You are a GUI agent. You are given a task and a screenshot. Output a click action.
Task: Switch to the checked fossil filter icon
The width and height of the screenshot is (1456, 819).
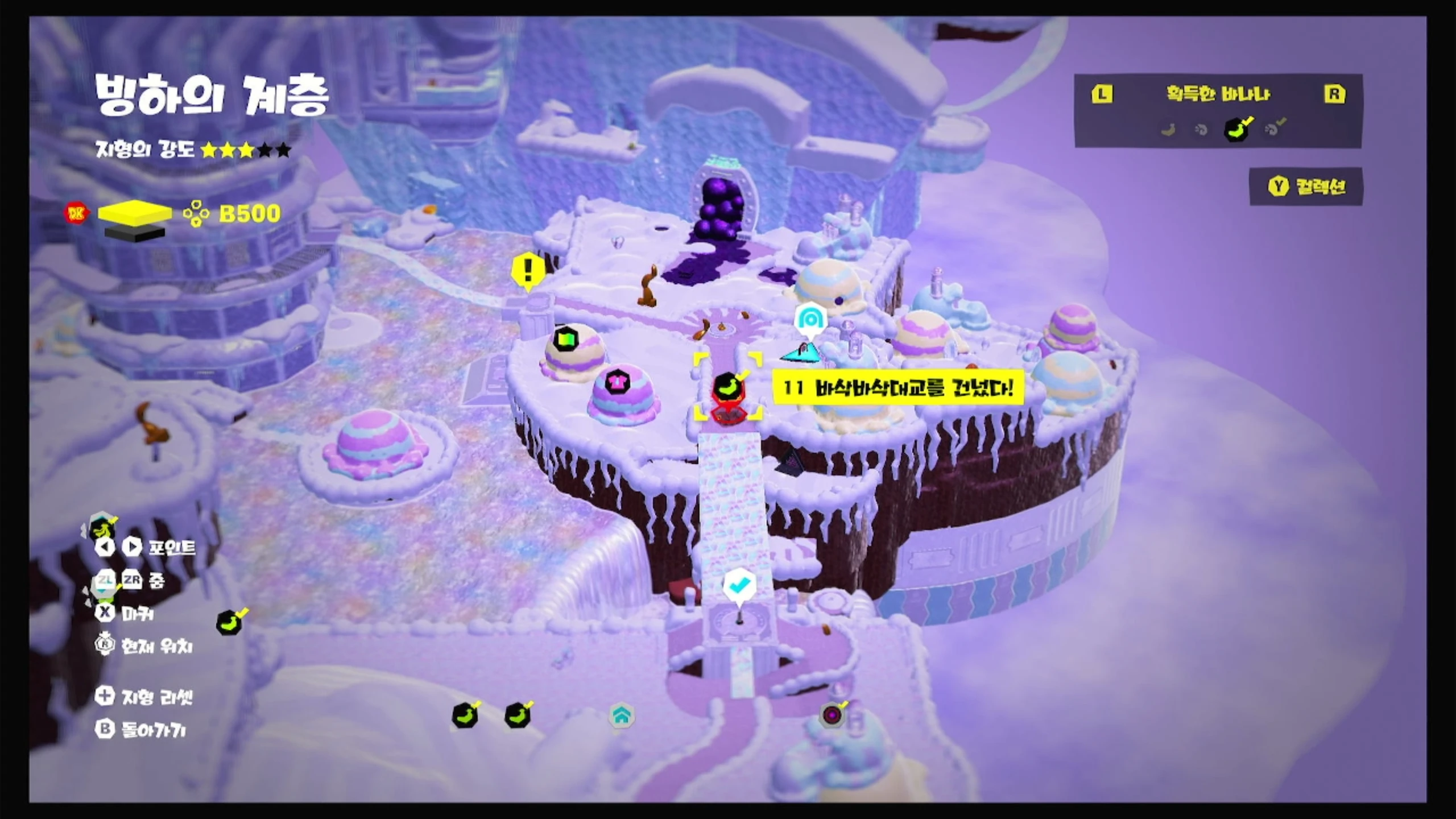coord(1274,129)
